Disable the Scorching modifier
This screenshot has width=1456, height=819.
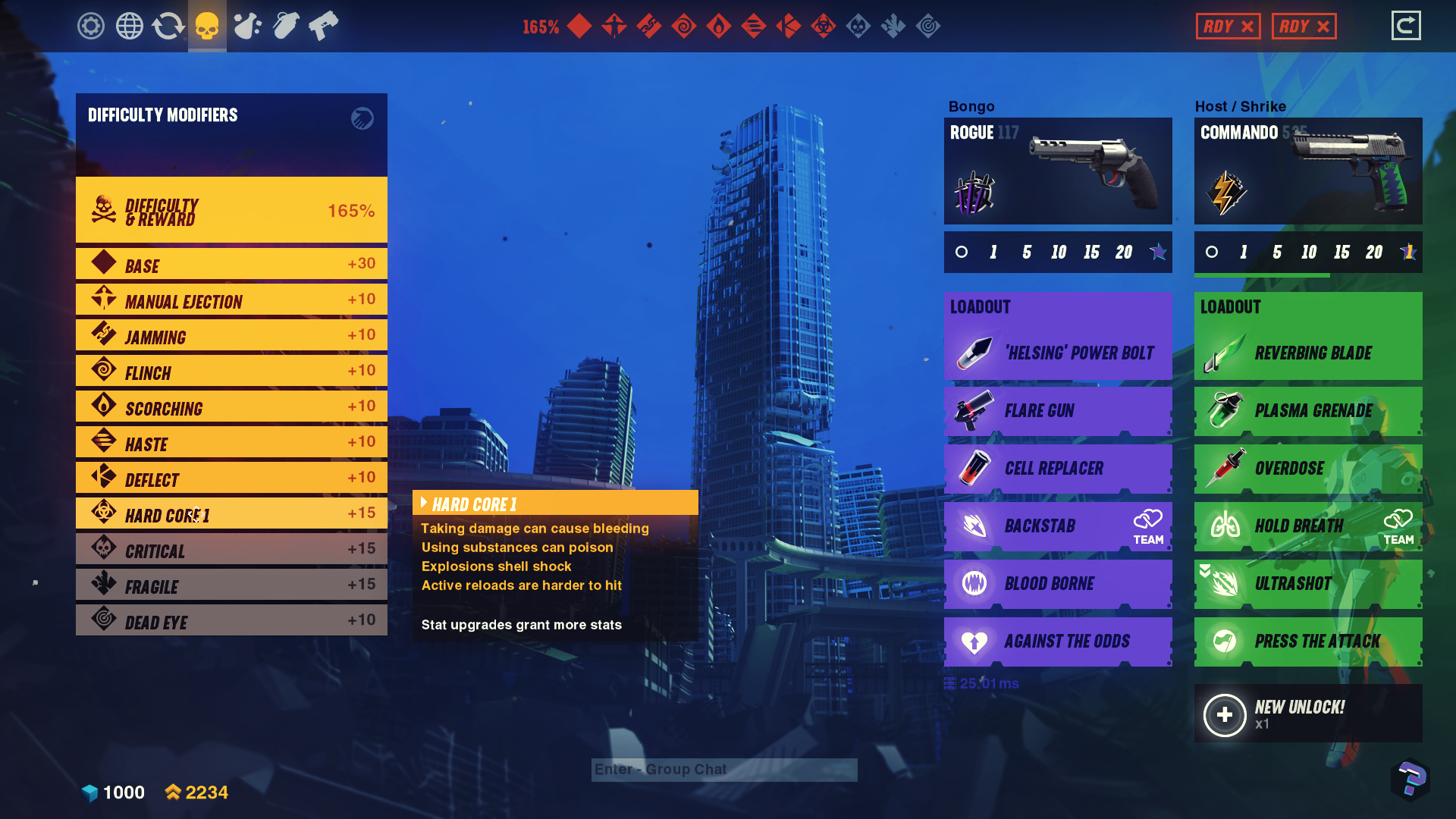tap(231, 407)
